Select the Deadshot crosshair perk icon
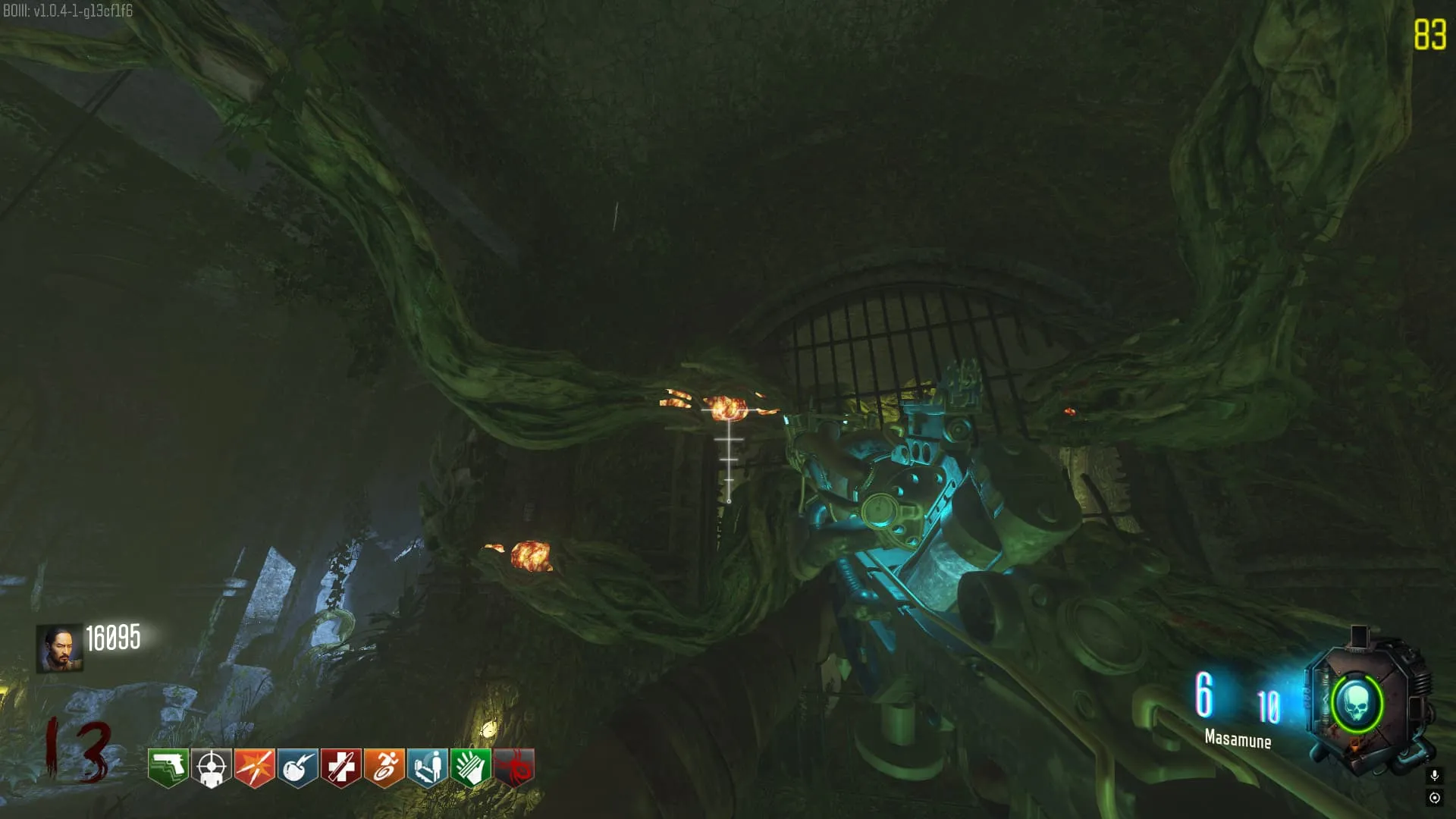This screenshot has width=1456, height=819. click(x=212, y=767)
